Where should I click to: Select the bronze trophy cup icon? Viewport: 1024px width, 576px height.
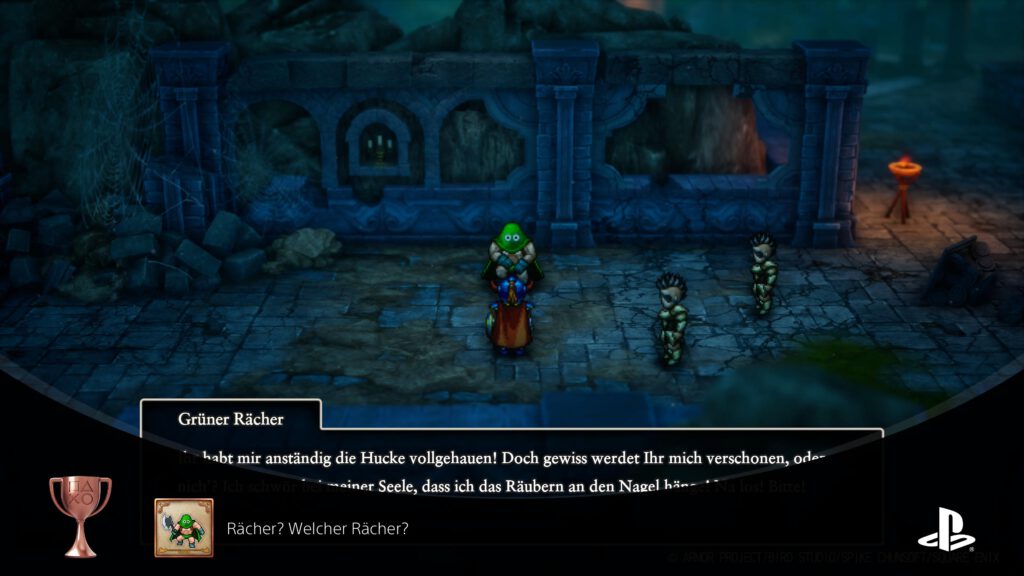point(80,514)
